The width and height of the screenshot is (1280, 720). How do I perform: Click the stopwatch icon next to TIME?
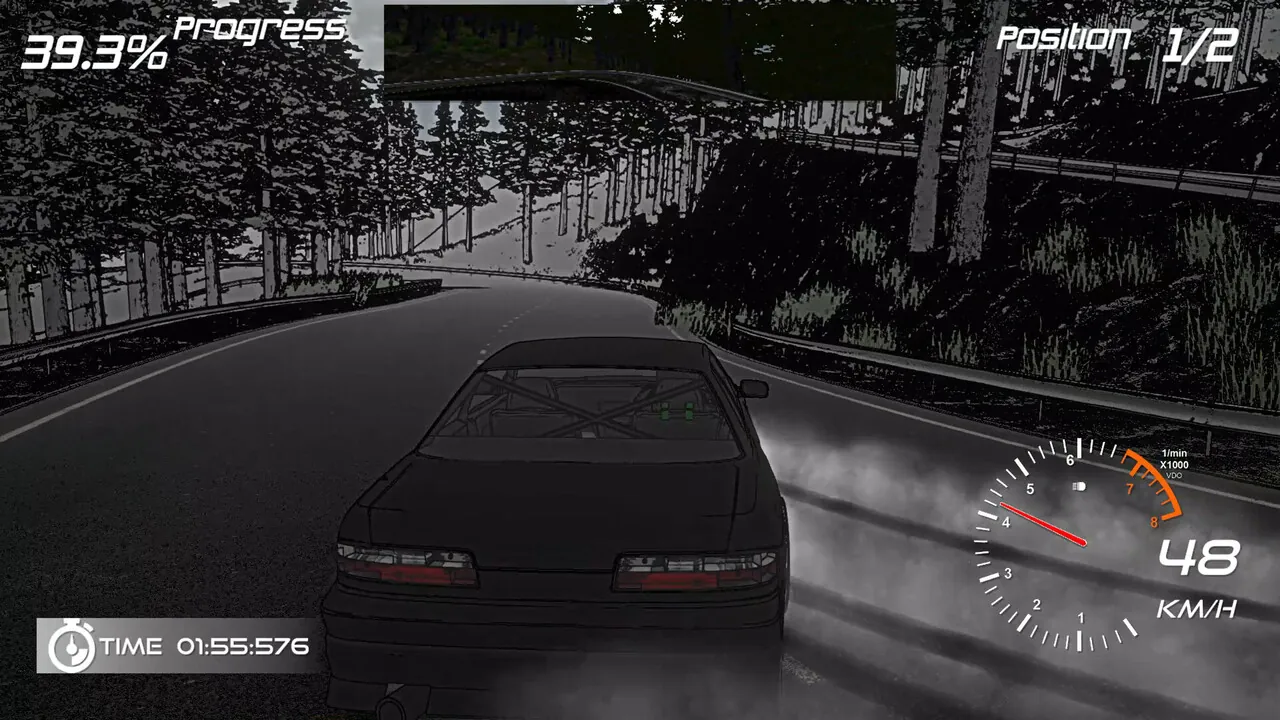pos(72,646)
